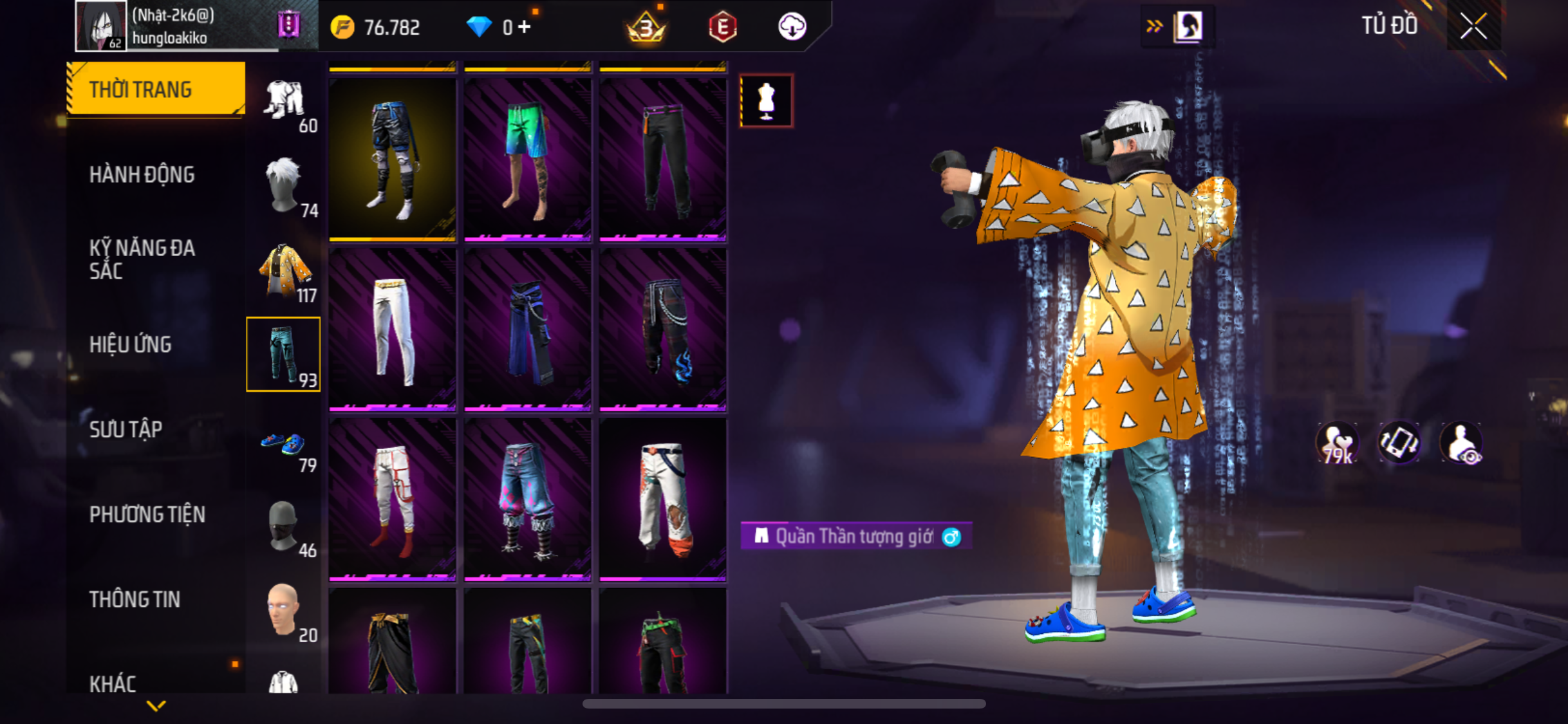Open the HÀNH ĐỘNG menu
The image size is (1568, 724).
pyautogui.click(x=142, y=174)
